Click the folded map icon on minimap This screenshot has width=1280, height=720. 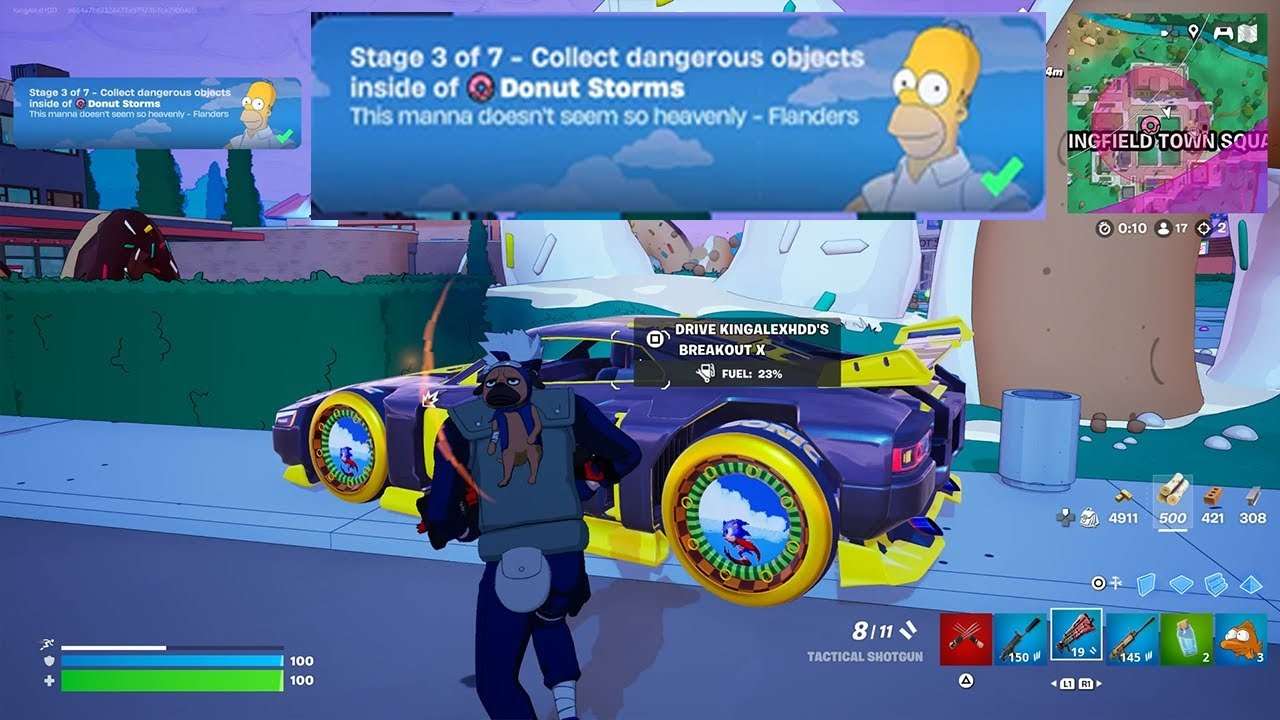pos(1247,33)
